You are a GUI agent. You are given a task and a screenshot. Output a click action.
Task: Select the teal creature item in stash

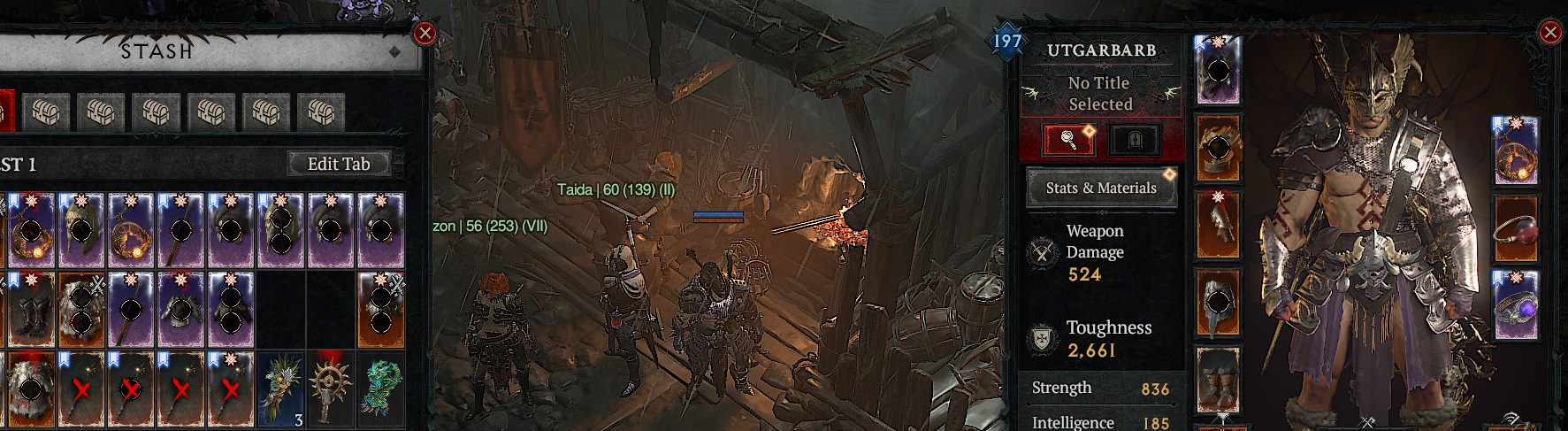382,388
